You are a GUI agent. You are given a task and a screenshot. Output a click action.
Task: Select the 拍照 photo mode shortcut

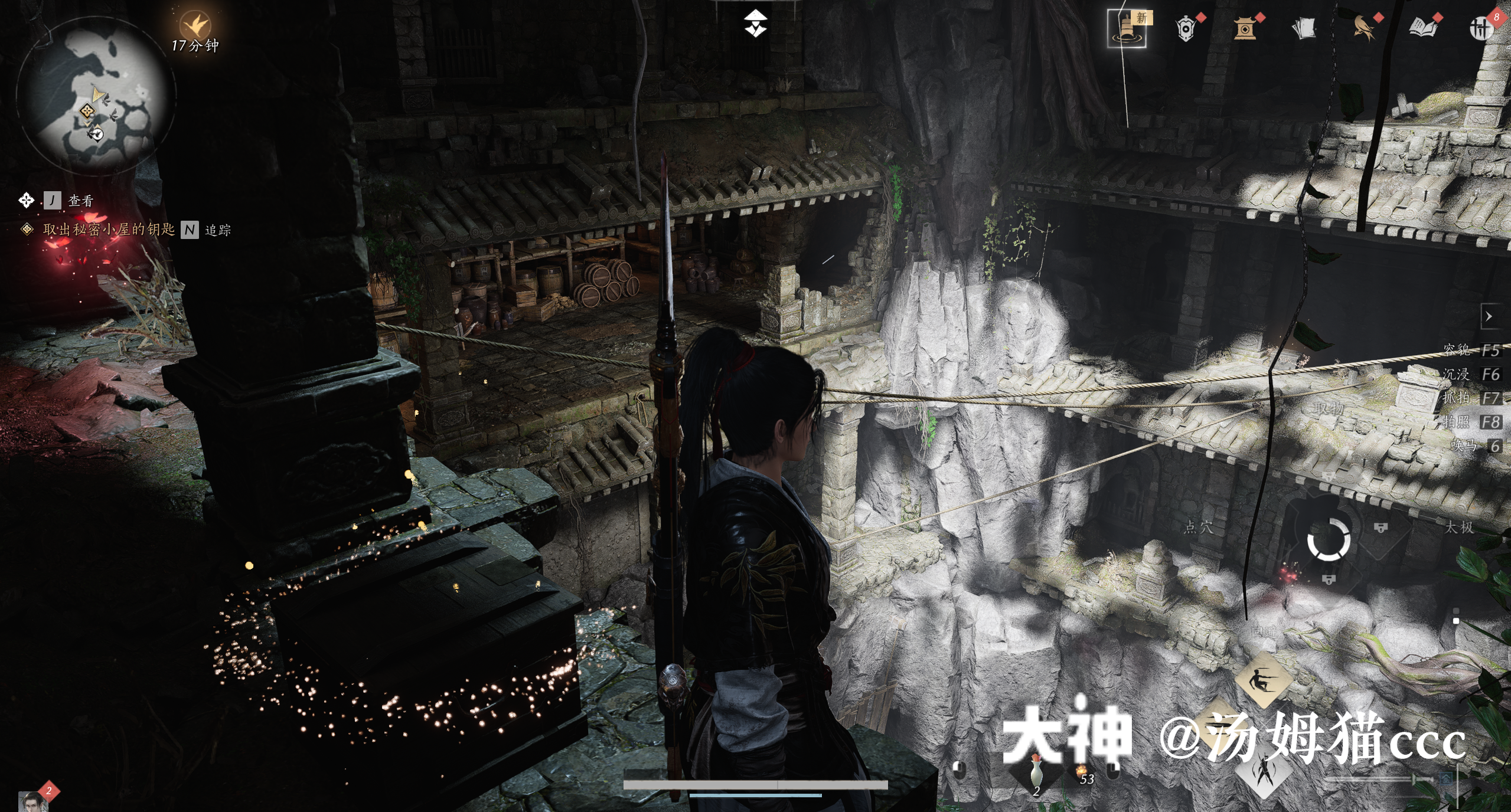pos(1470,422)
